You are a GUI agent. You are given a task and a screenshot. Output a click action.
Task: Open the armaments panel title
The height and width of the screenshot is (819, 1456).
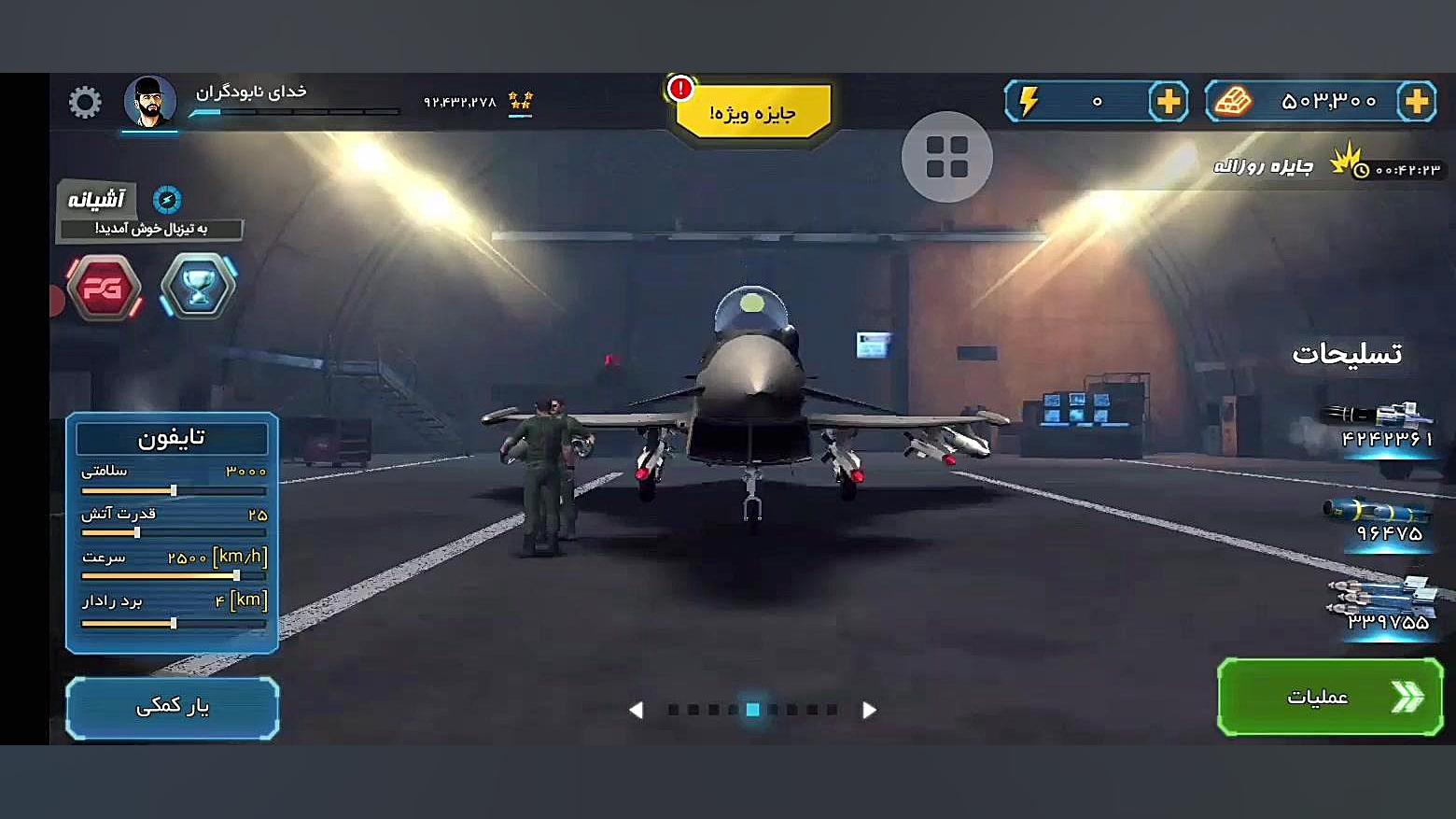click(x=1346, y=353)
